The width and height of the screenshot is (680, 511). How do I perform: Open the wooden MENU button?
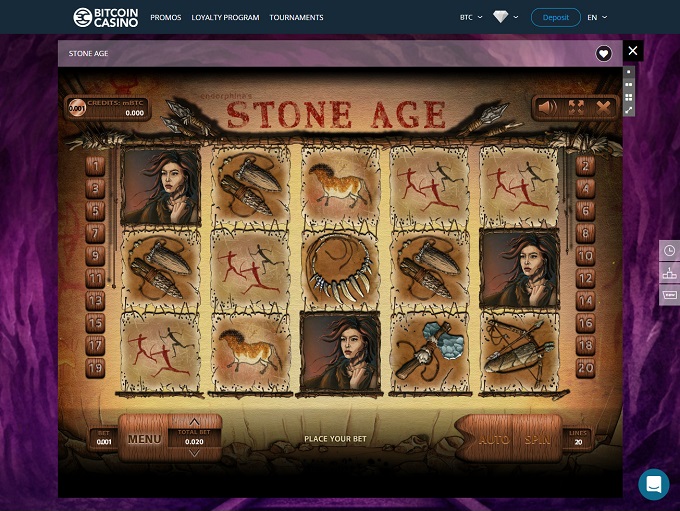click(x=144, y=438)
